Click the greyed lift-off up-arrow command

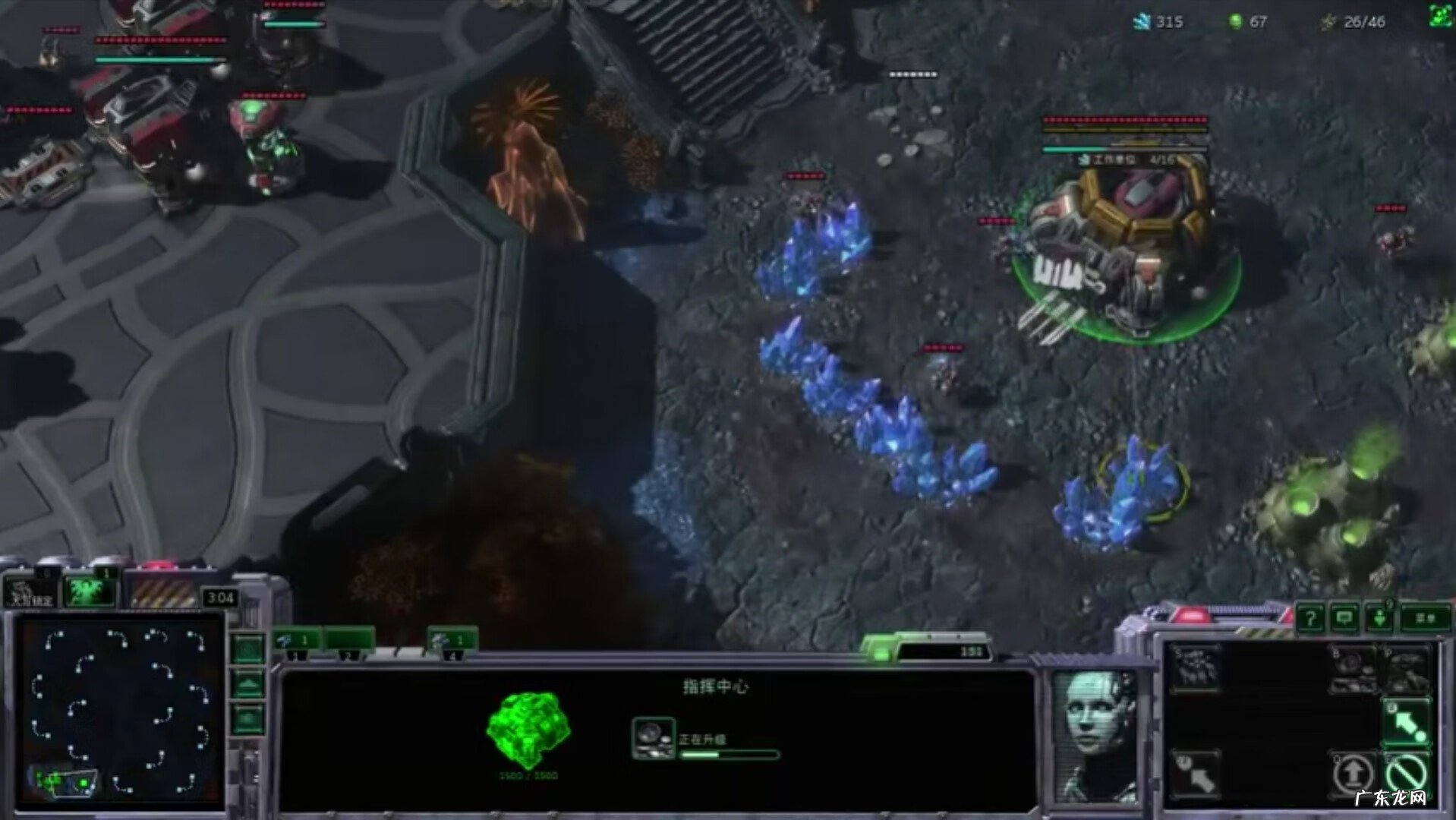(x=1353, y=774)
